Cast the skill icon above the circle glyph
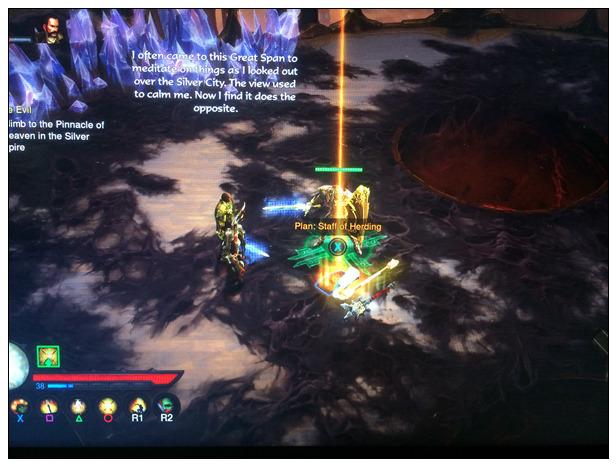 107,405
